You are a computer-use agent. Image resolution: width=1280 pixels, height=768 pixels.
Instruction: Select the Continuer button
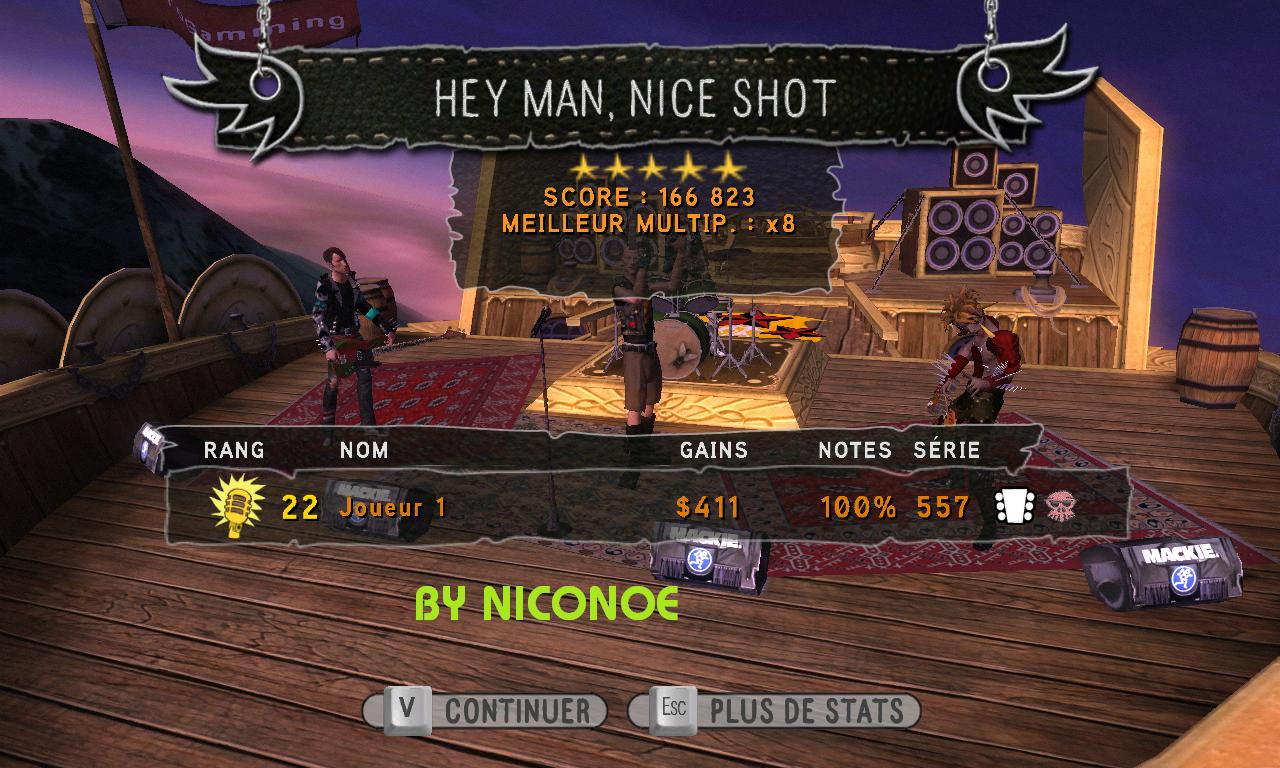(x=486, y=711)
